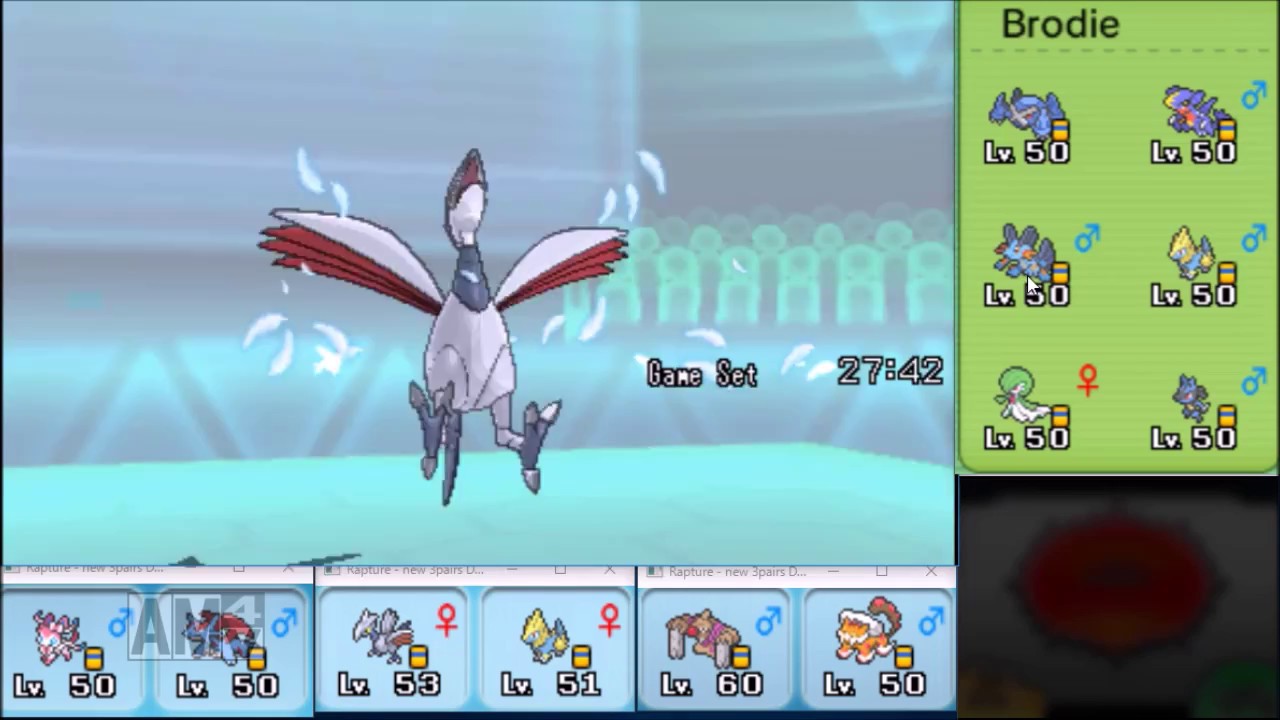
Task: Select Metagross on Brodie's team panel
Action: pyautogui.click(x=1025, y=115)
